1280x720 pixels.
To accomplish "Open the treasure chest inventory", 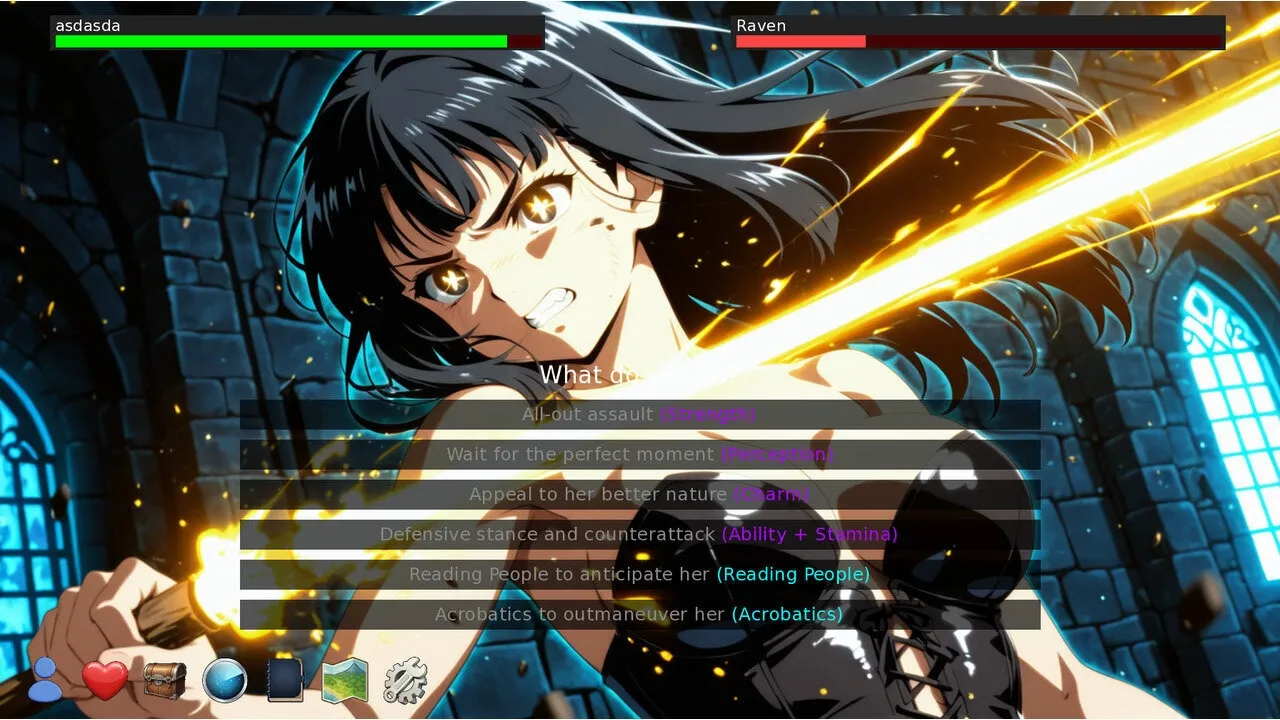I will click(x=165, y=680).
